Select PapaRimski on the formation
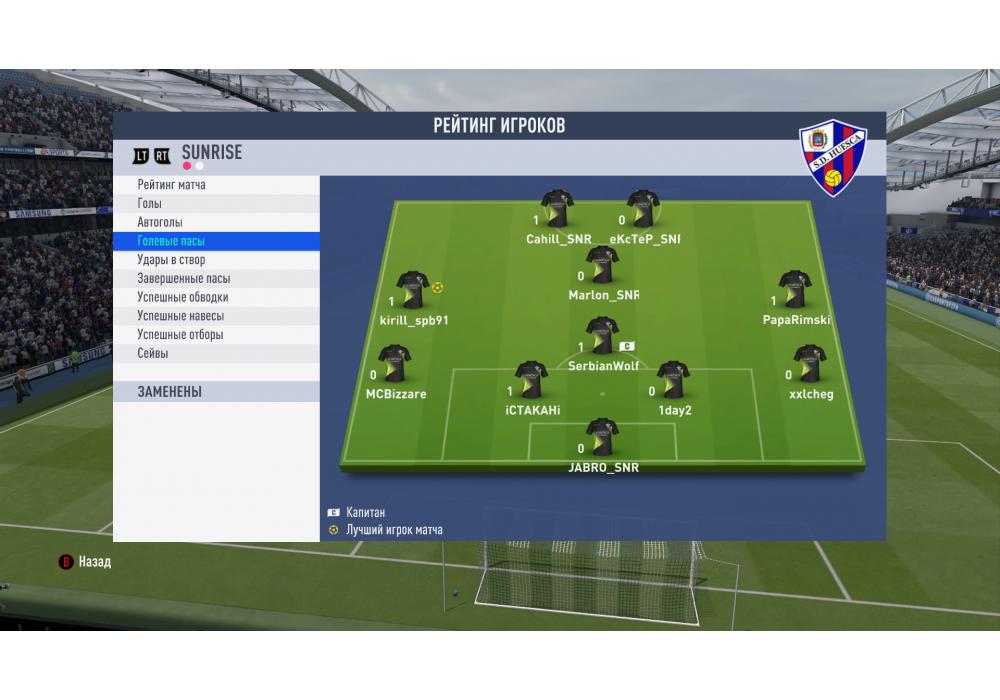The width and height of the screenshot is (1000, 700). tap(795, 290)
